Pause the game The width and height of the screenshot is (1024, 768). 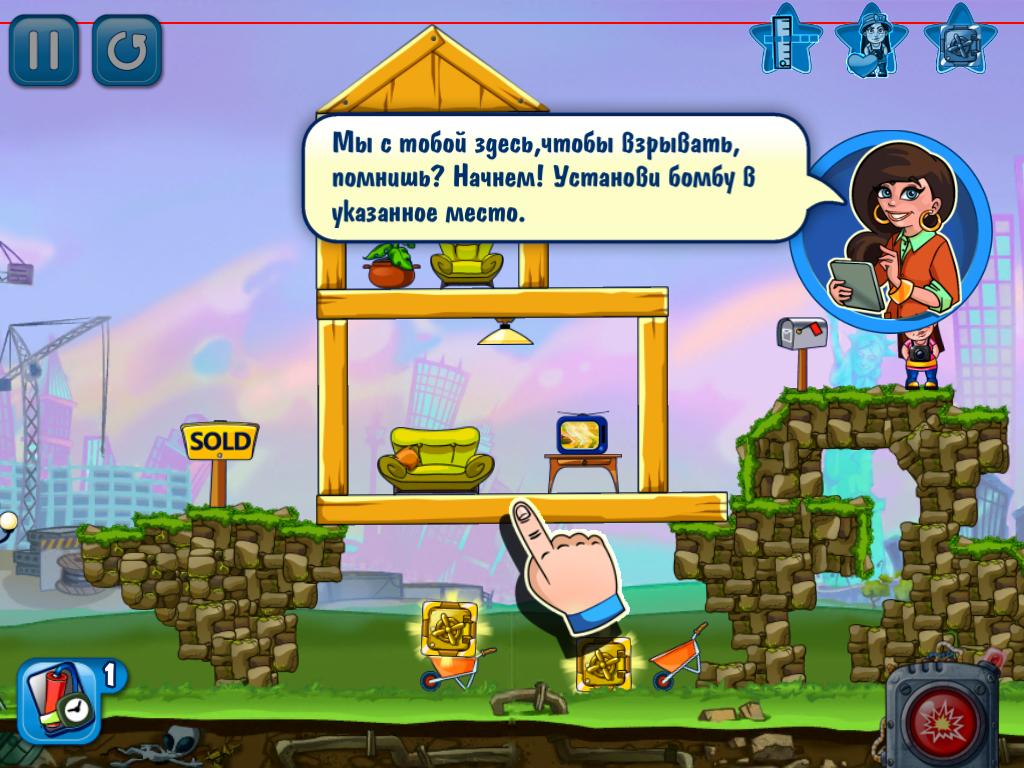click(x=43, y=50)
